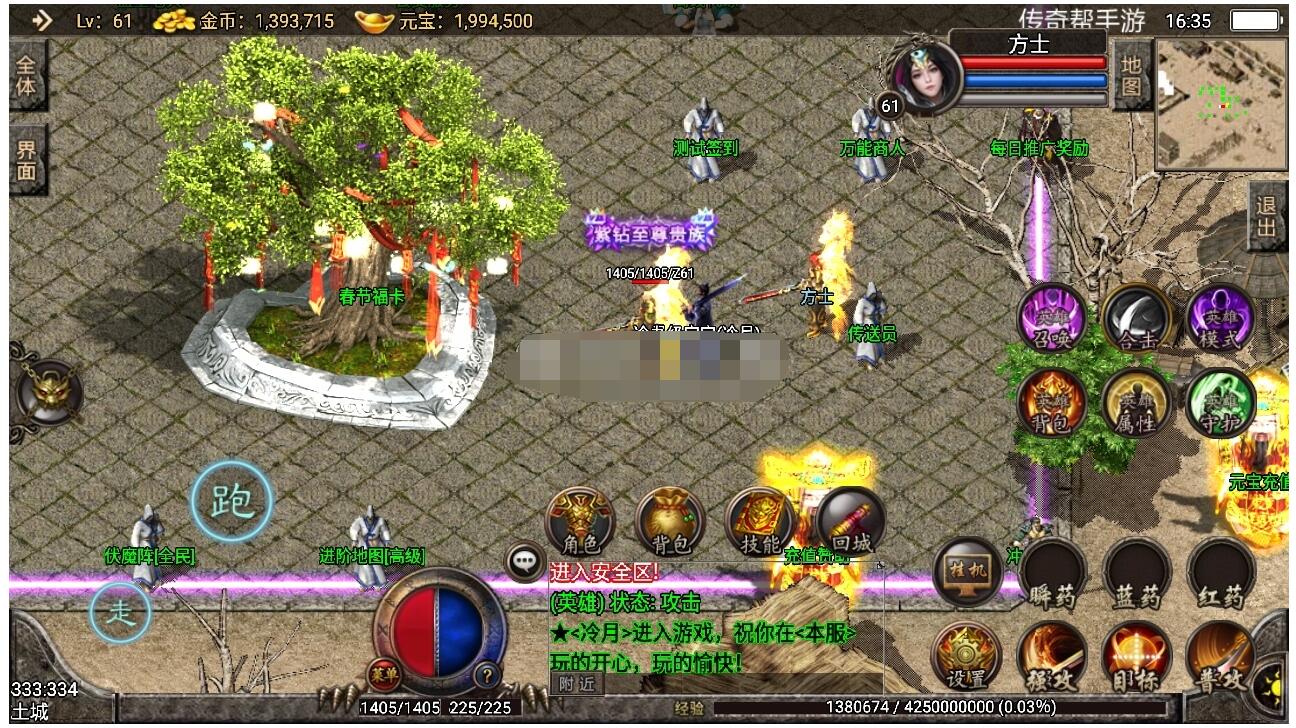Open 设置 settings
Image resolution: width=1296 pixels, height=728 pixels.
coord(966,658)
